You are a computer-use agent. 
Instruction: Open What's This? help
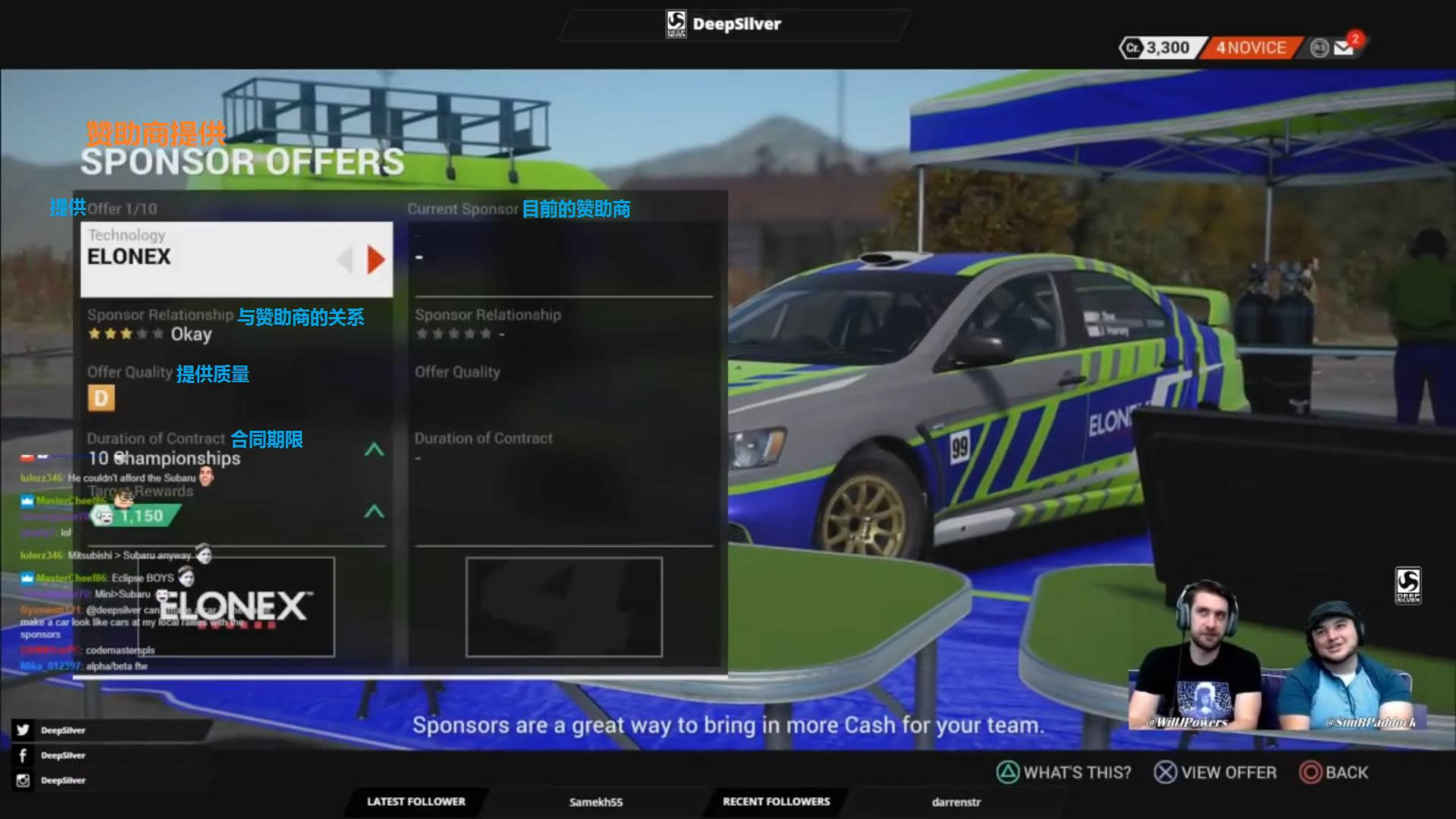1063,773
